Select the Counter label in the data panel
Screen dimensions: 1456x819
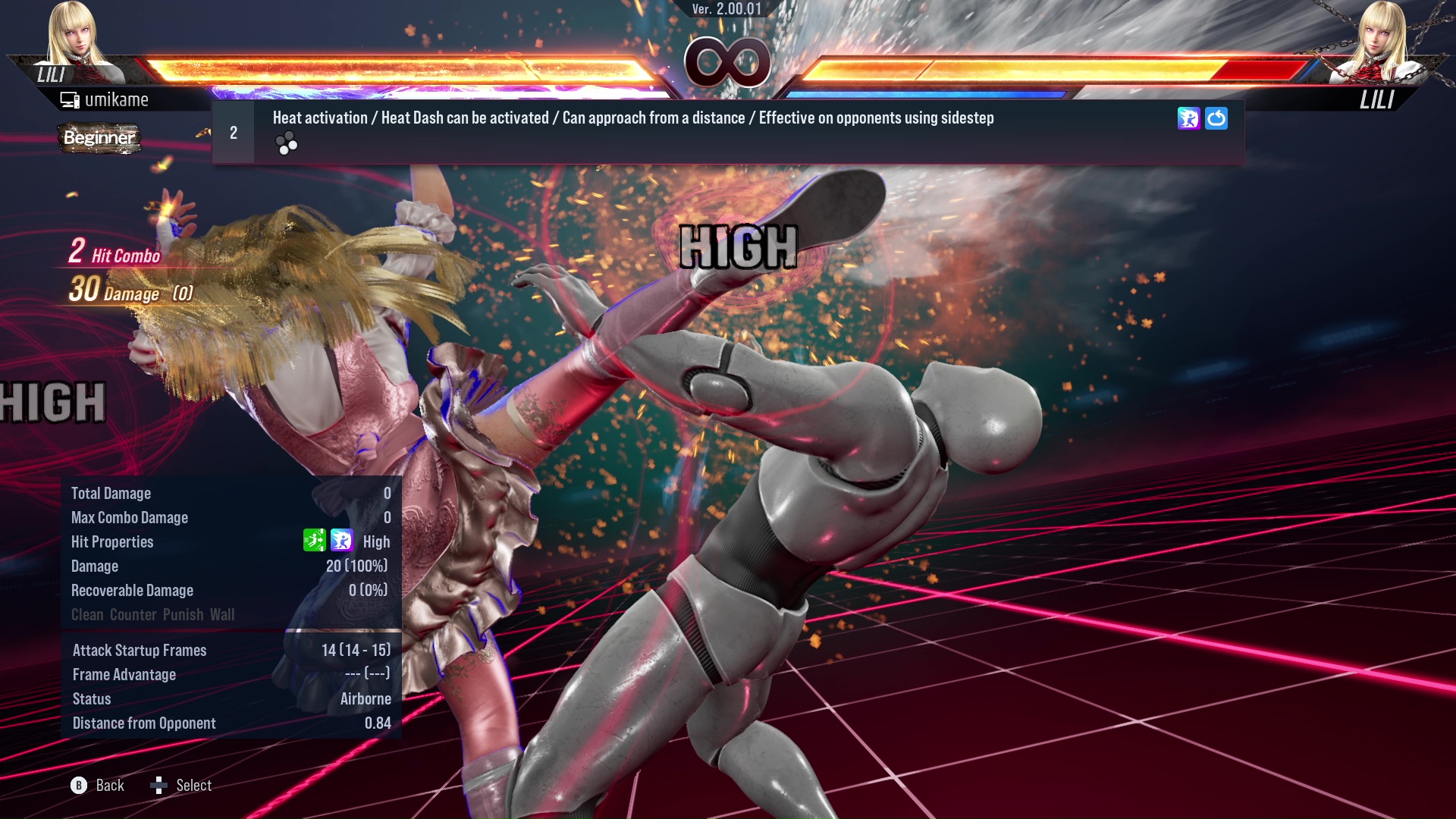[133, 614]
